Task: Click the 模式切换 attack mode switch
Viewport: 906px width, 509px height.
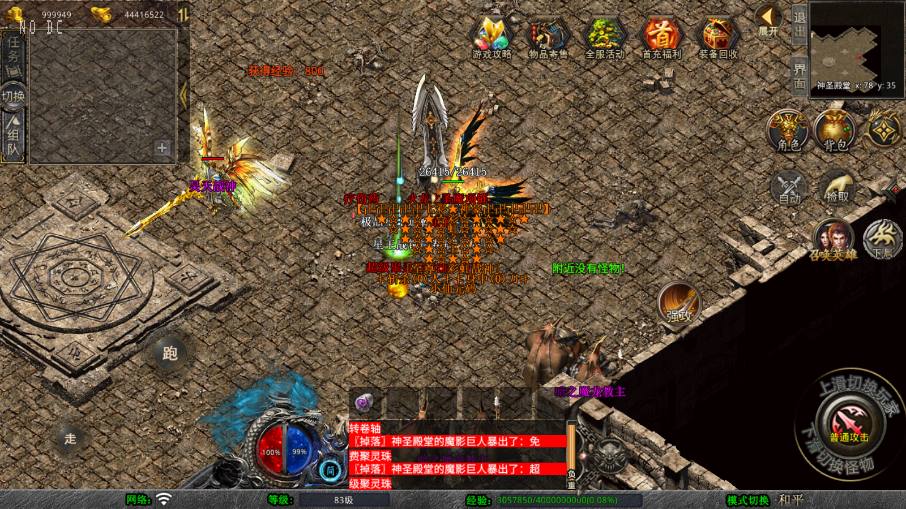Action: click(x=749, y=499)
